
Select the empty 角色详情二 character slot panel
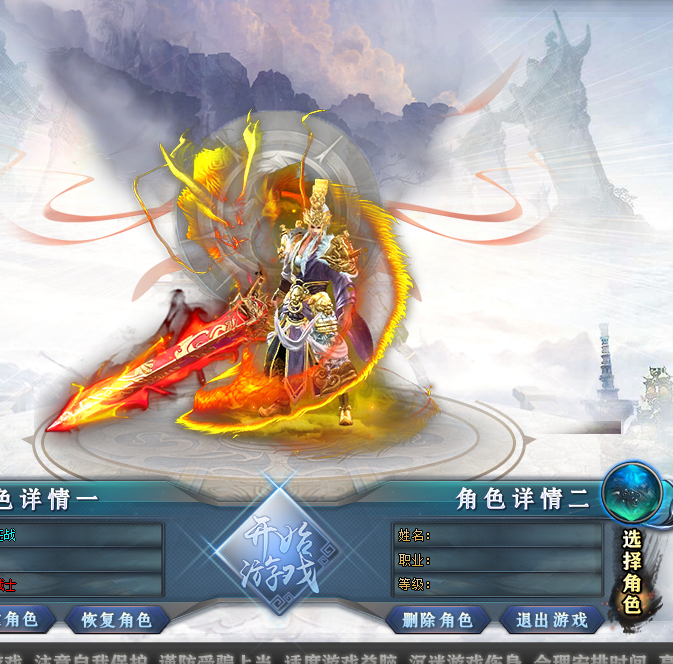tap(497, 559)
